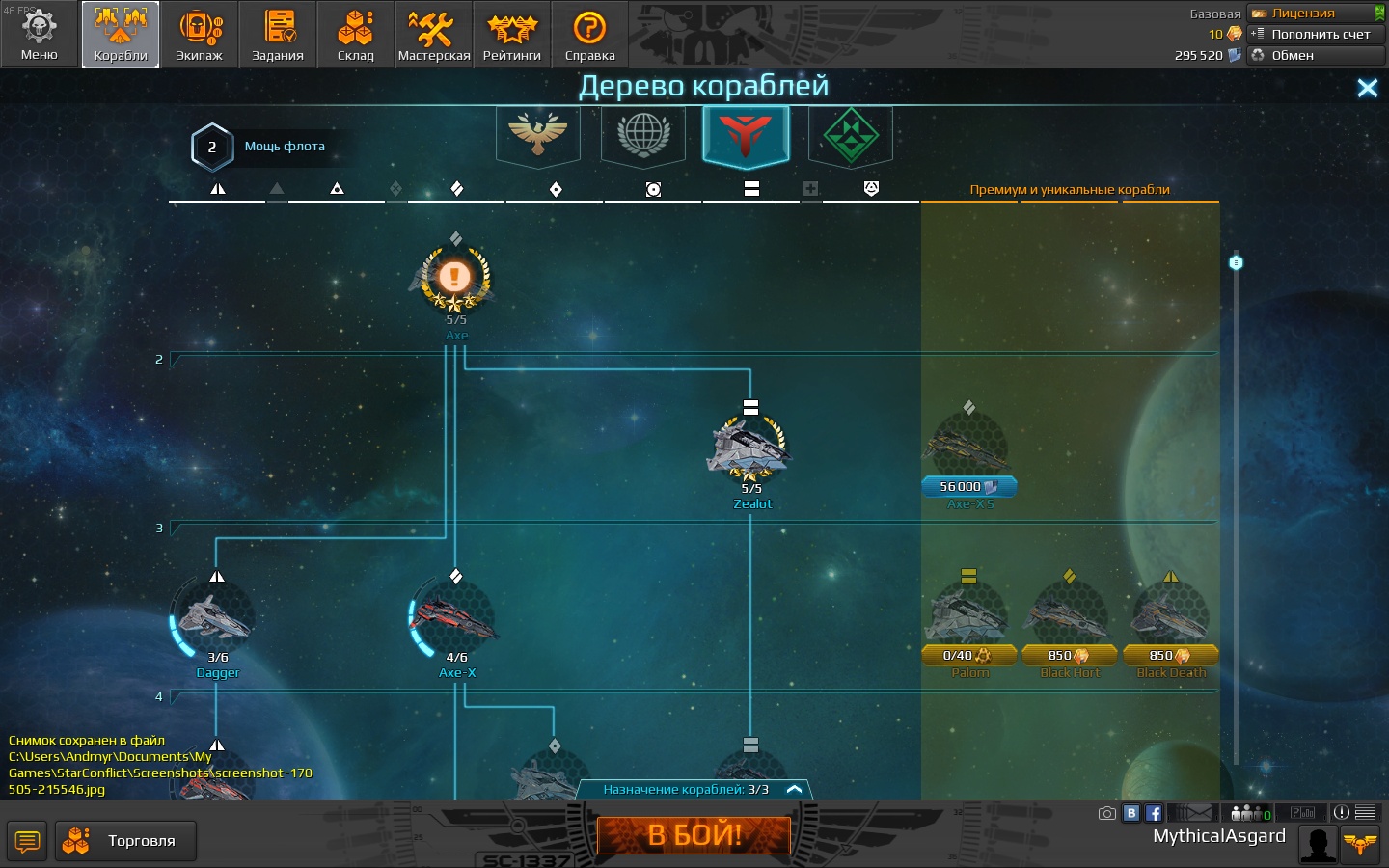This screenshot has width=1389, height=868.
Task: Select the red Axe-X ship node
Action: [456, 619]
